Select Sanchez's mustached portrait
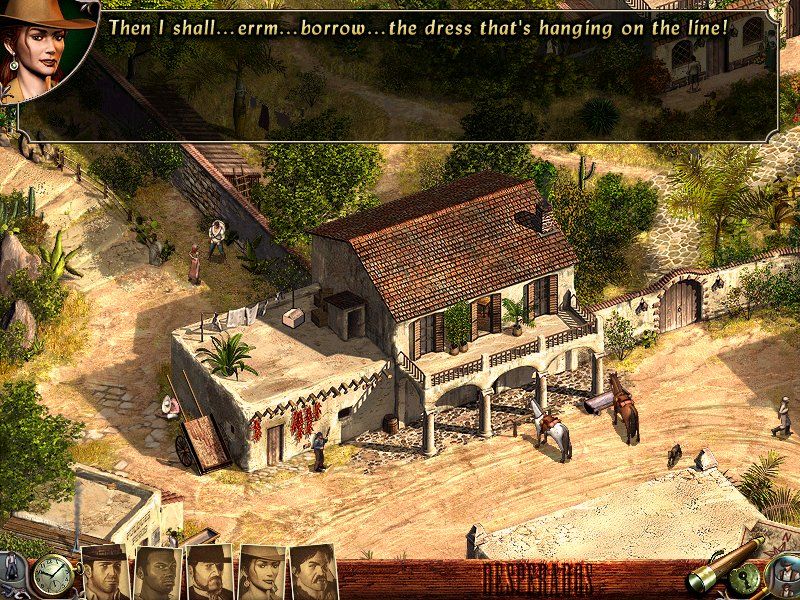This screenshot has width=800, height=600. click(313, 573)
